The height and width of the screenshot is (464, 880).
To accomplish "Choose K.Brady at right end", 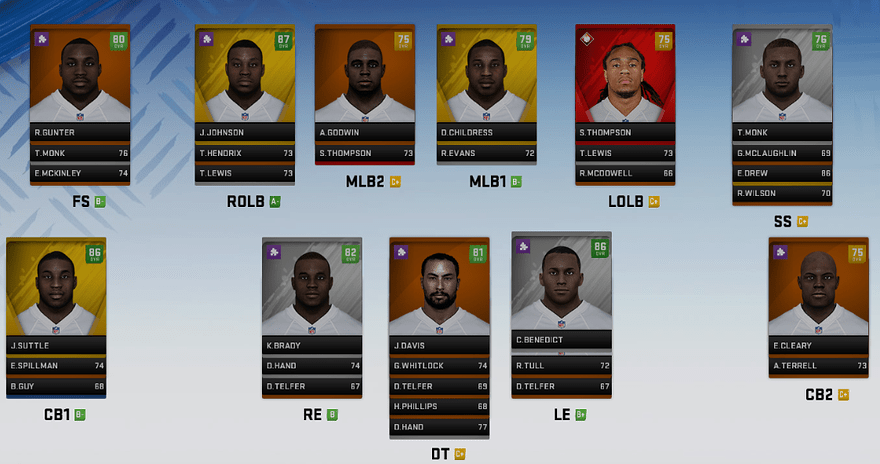I will 311,290.
